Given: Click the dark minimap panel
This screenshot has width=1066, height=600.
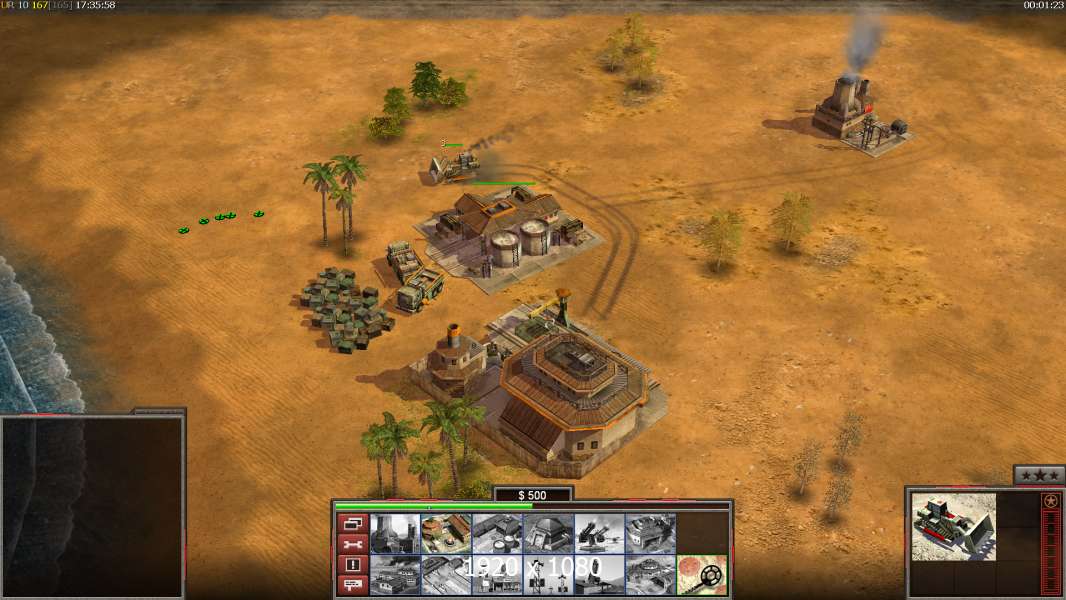Looking at the screenshot, I should point(92,506).
